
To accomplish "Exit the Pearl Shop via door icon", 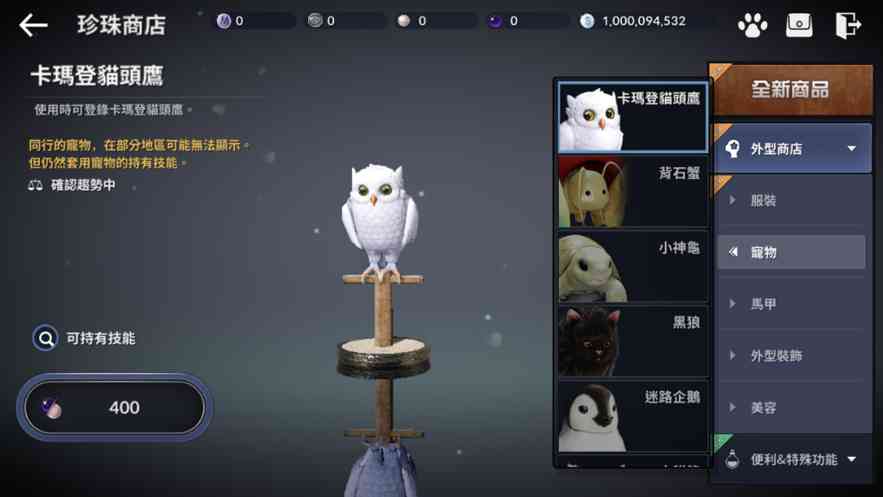I will (848, 25).
